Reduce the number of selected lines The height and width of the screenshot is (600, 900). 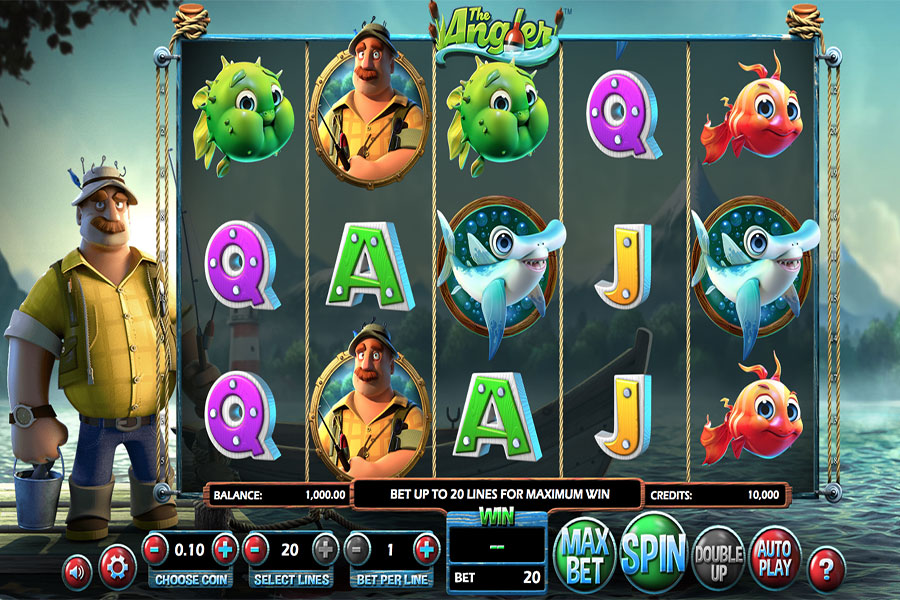257,548
